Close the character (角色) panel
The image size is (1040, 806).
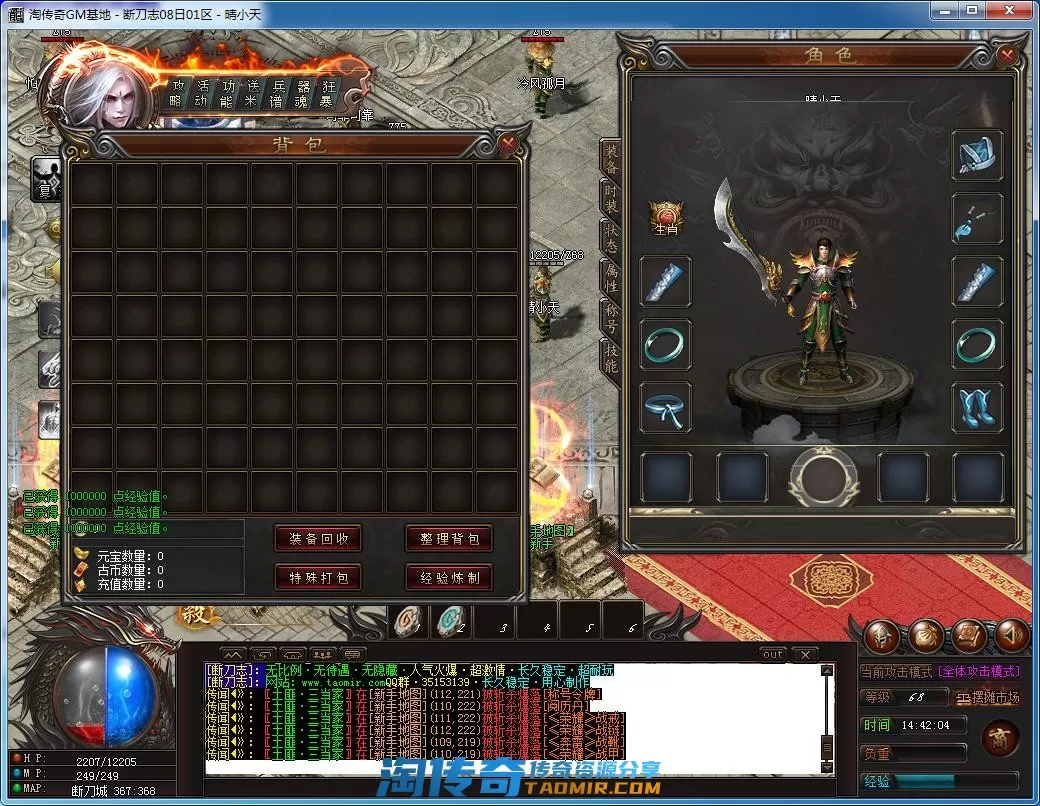(x=1007, y=54)
